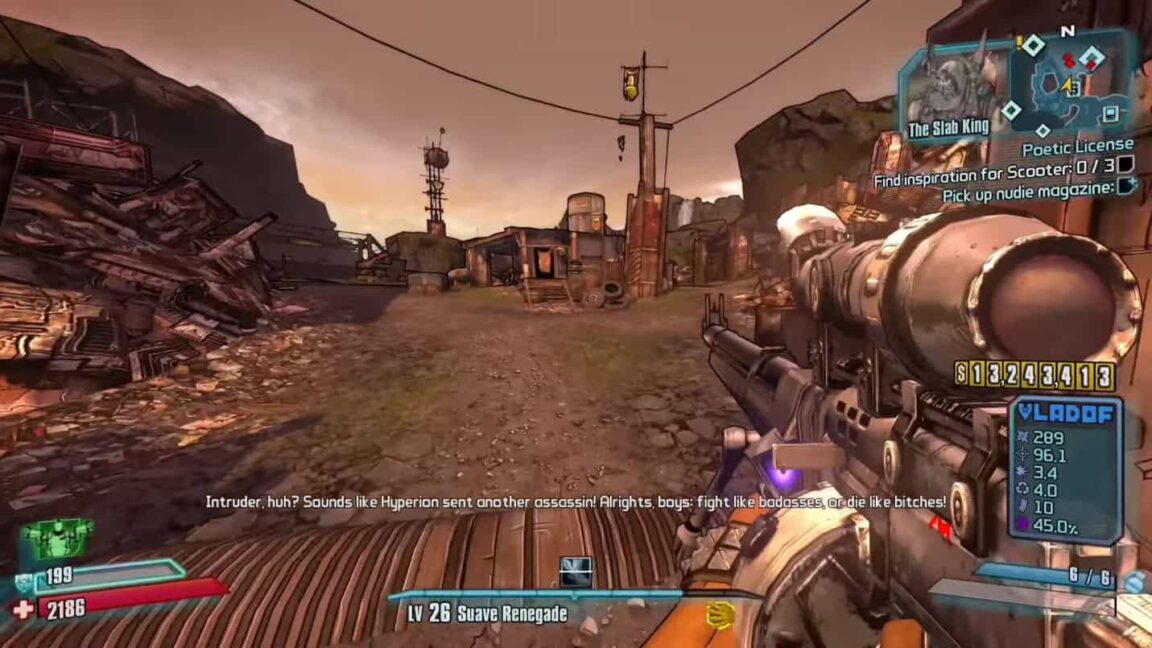
Task: Open the Poetic License mission tracker
Action: [x=1077, y=147]
